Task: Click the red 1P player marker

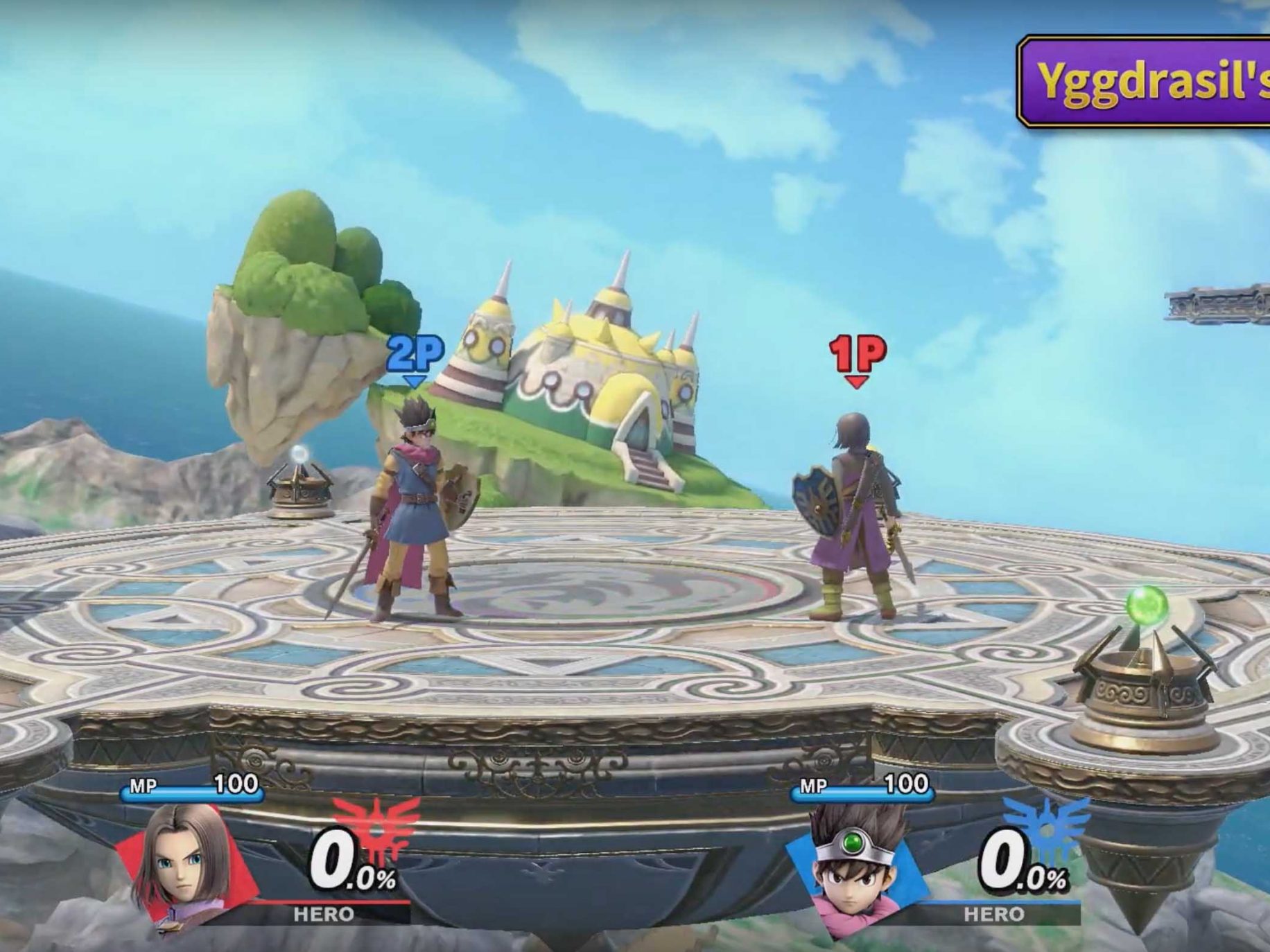Action: click(x=858, y=358)
